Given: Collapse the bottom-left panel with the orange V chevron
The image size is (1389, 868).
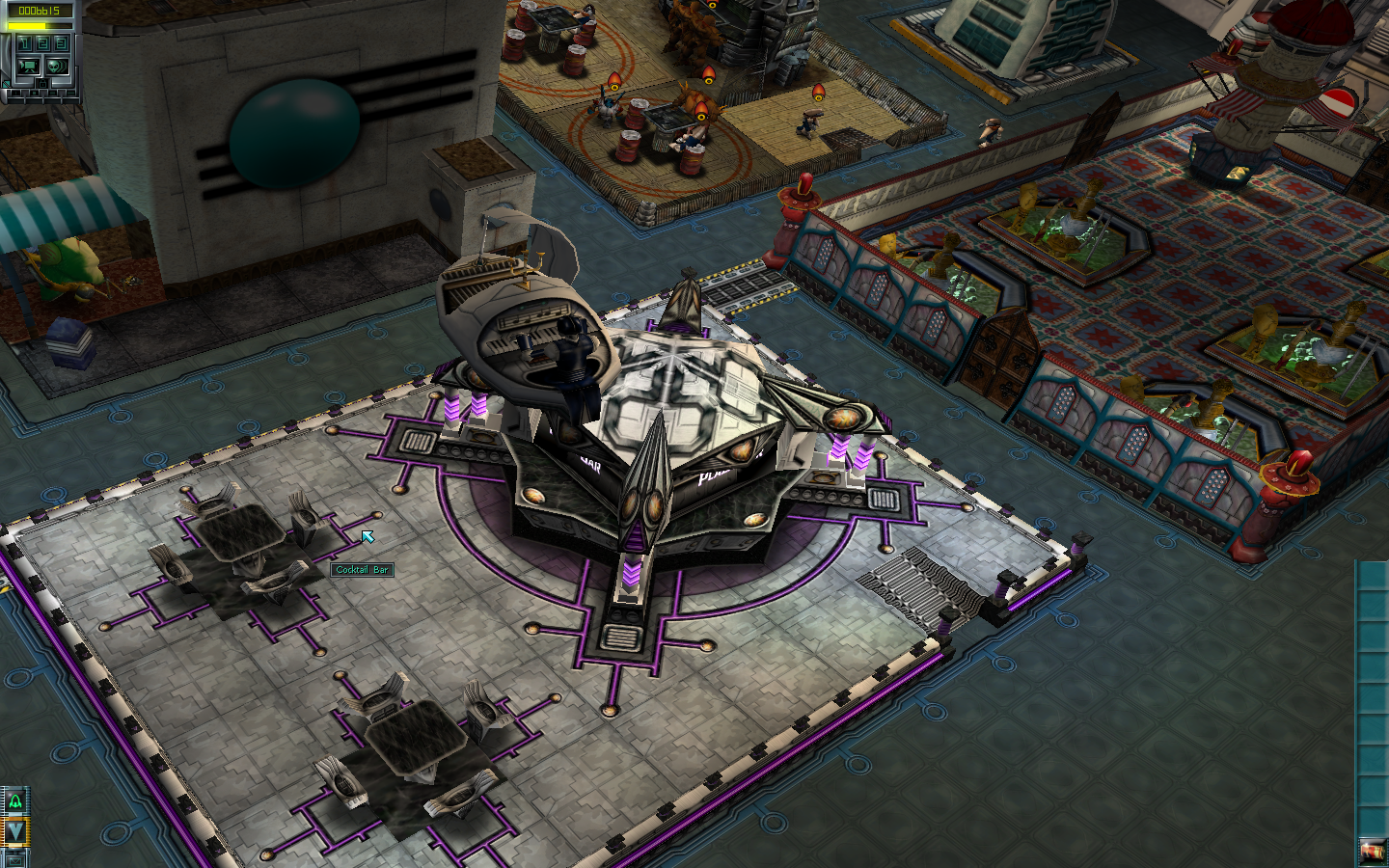Looking at the screenshot, I should (15, 831).
